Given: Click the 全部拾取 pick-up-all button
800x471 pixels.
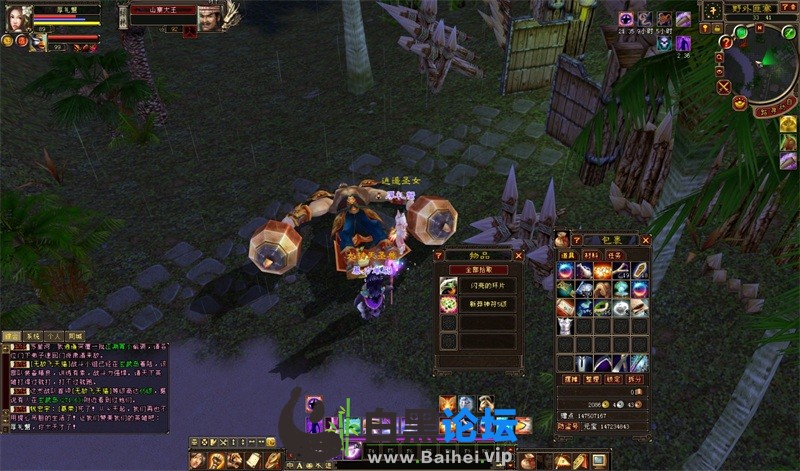Looking at the screenshot, I should (478, 270).
